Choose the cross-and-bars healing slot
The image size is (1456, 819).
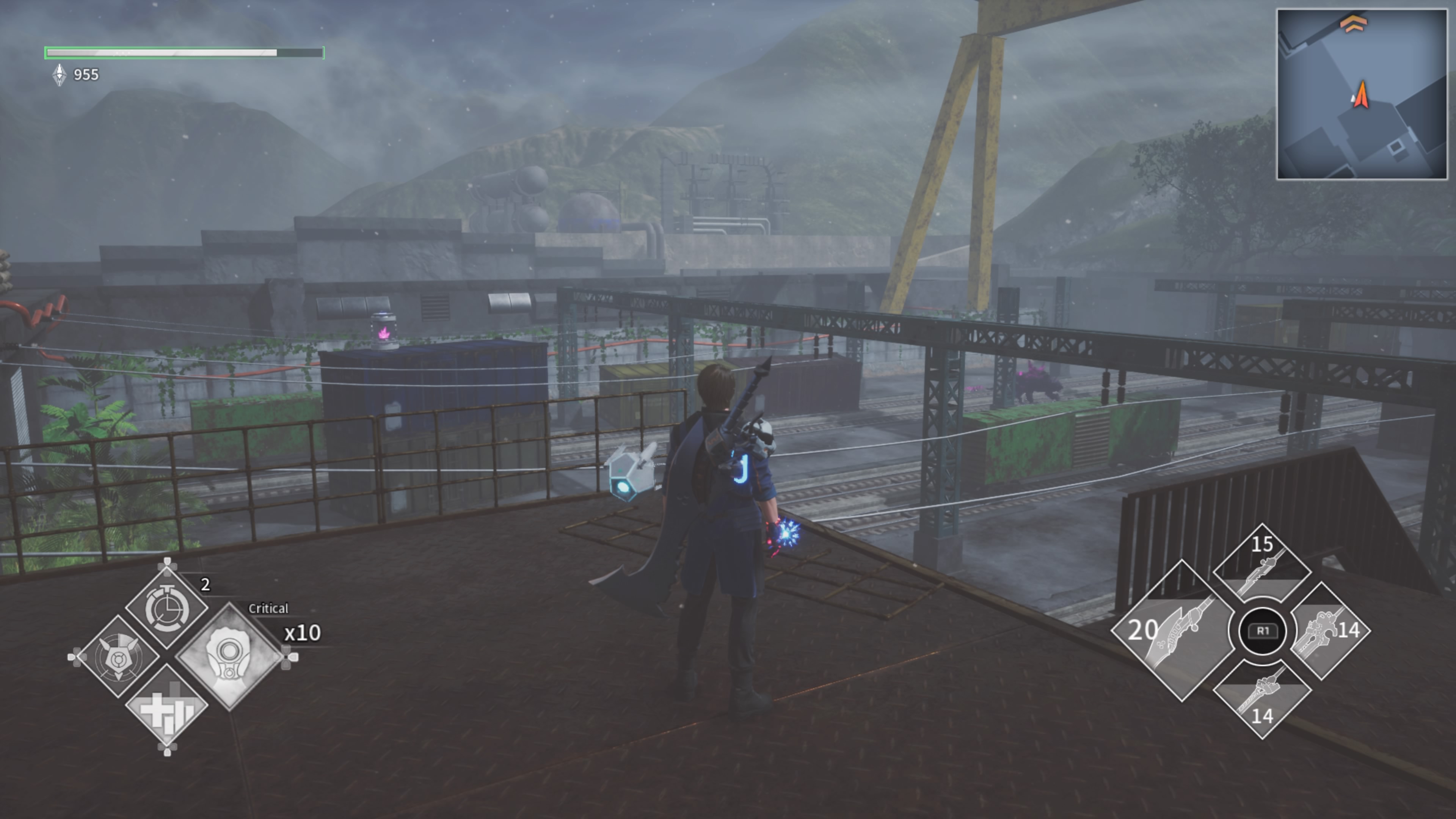tap(166, 706)
